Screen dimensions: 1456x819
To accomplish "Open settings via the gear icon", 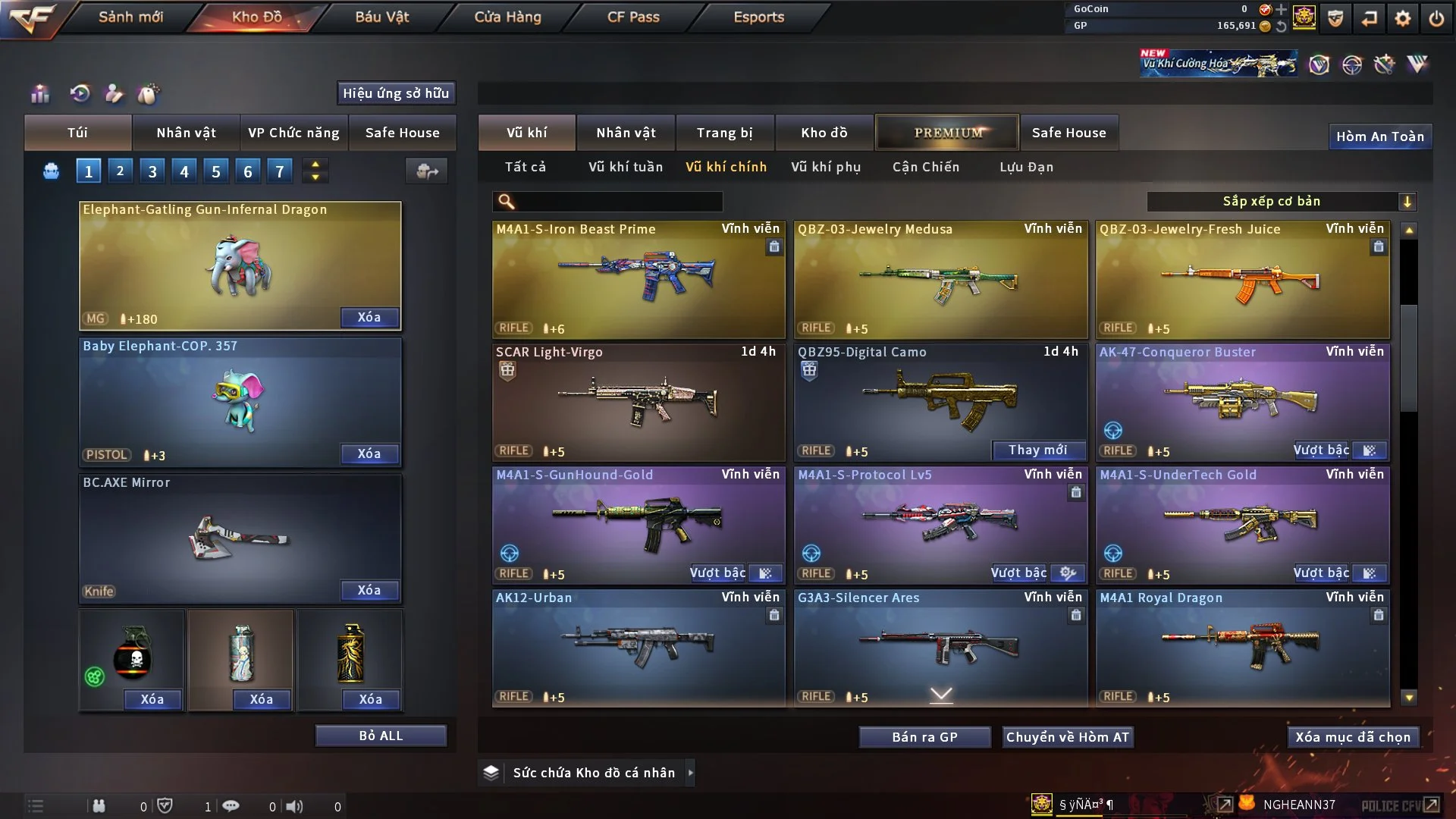I will (1402, 18).
